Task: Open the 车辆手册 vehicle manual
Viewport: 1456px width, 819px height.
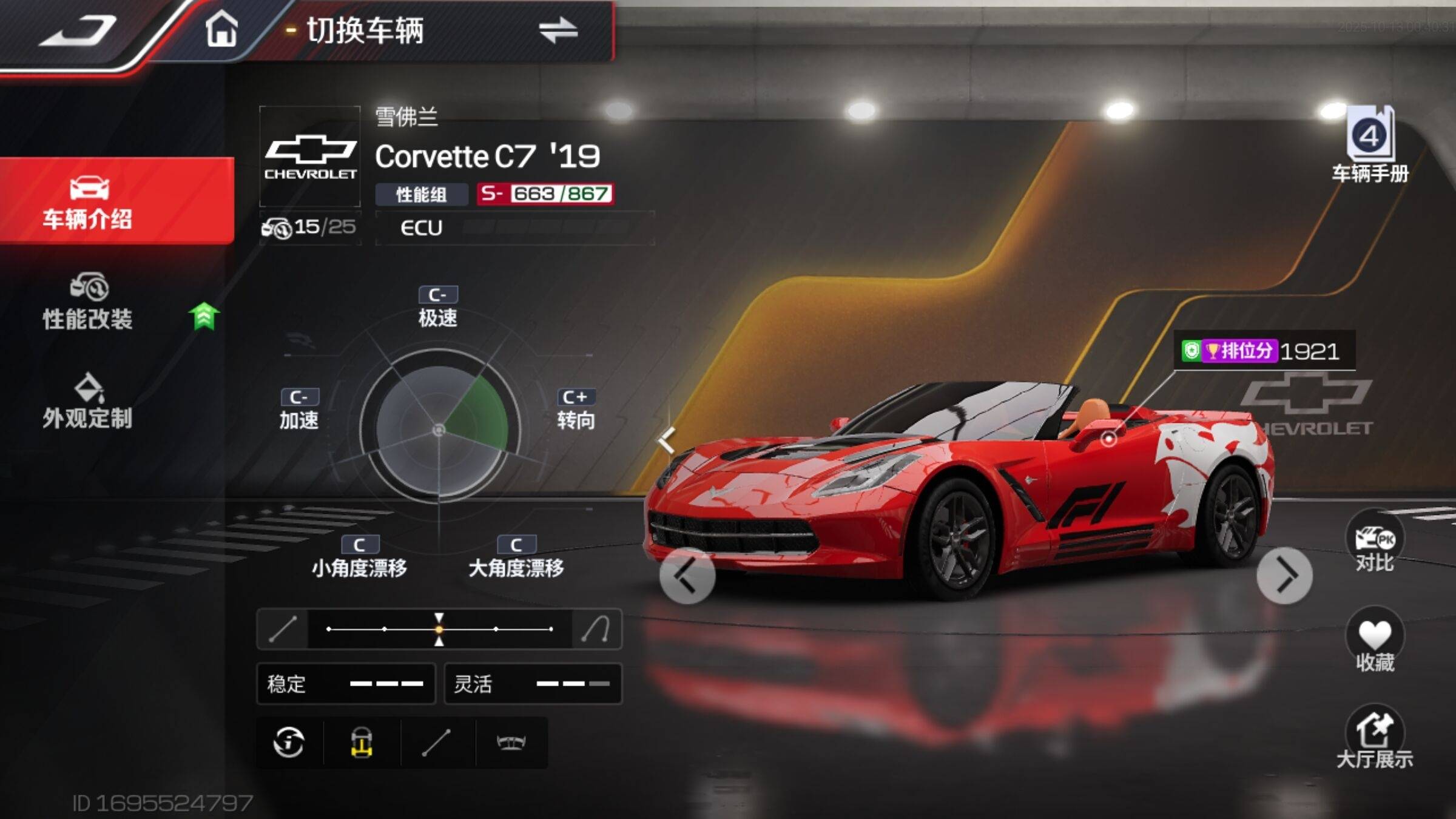Action: [1370, 144]
